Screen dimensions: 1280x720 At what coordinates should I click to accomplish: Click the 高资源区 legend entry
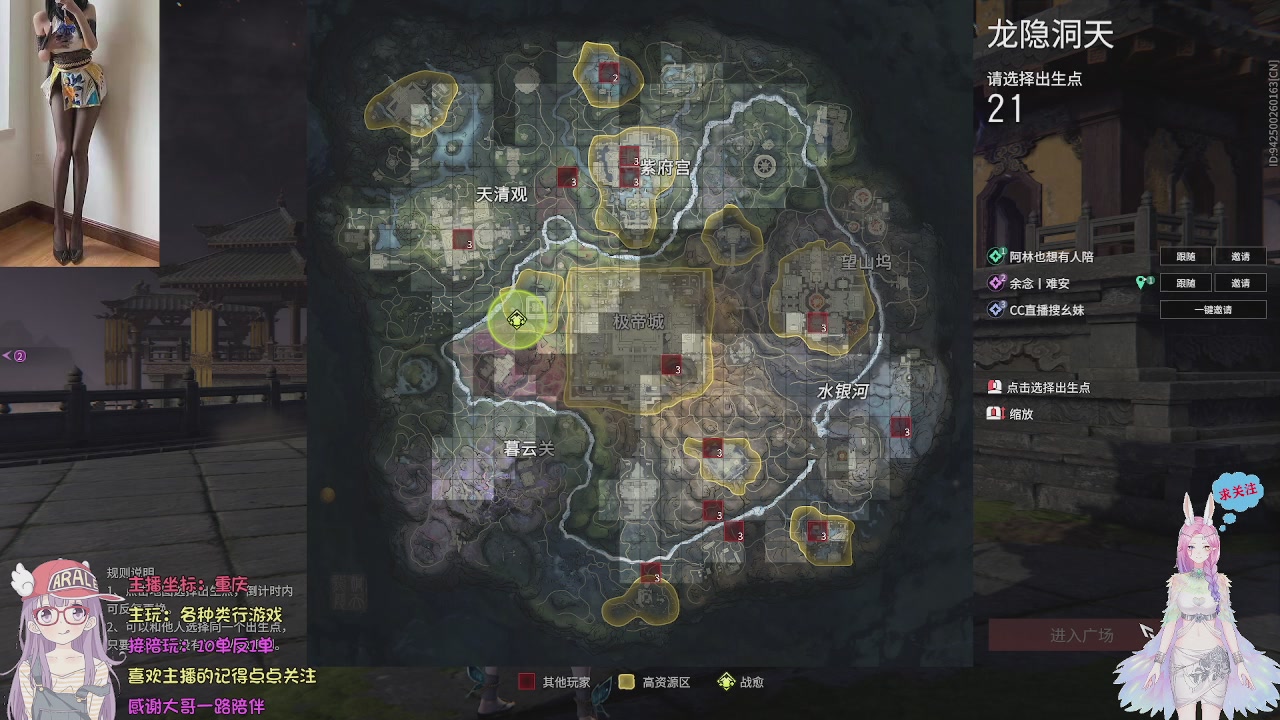pos(656,682)
